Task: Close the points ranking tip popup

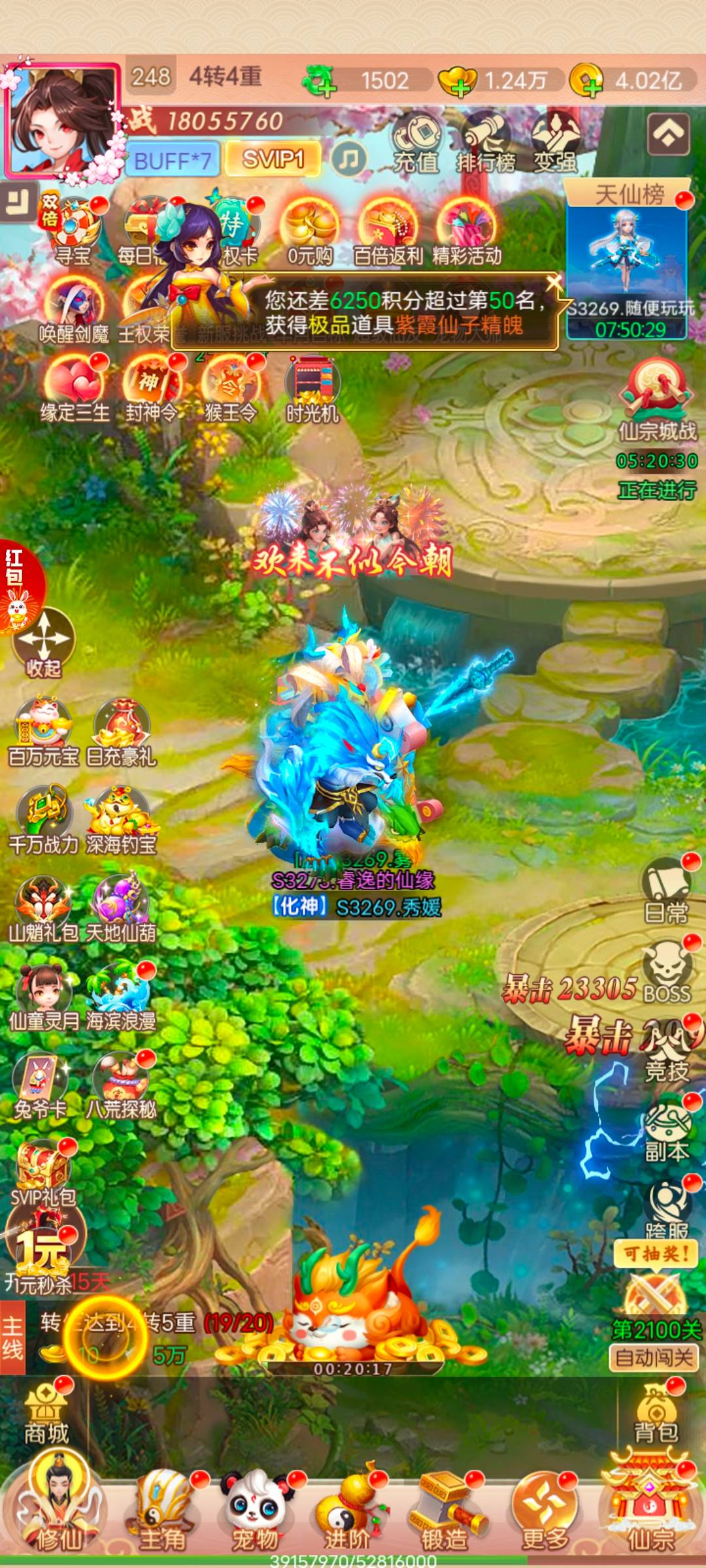Action: click(554, 283)
